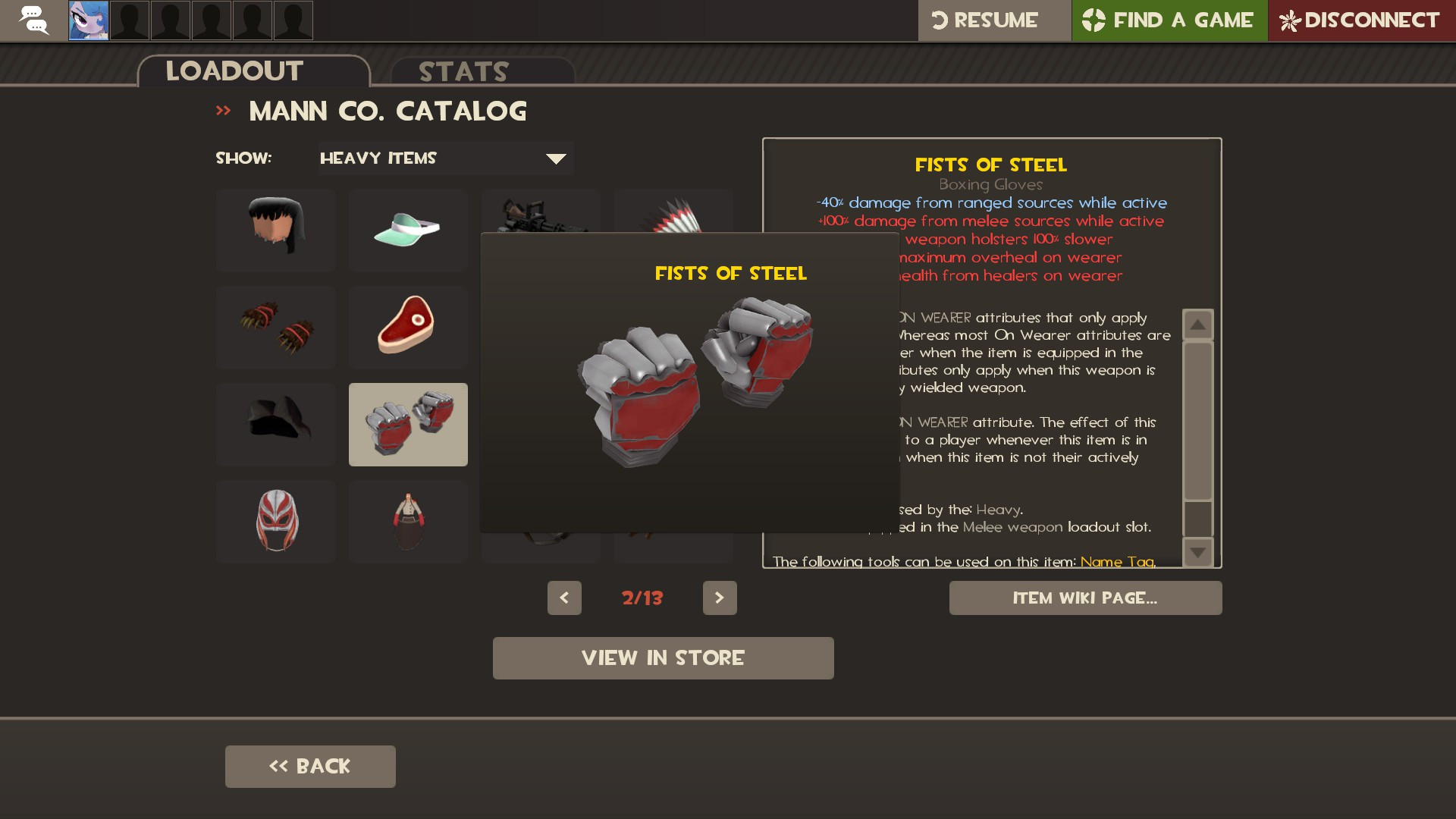Select the steak item icon

pyautogui.click(x=408, y=327)
